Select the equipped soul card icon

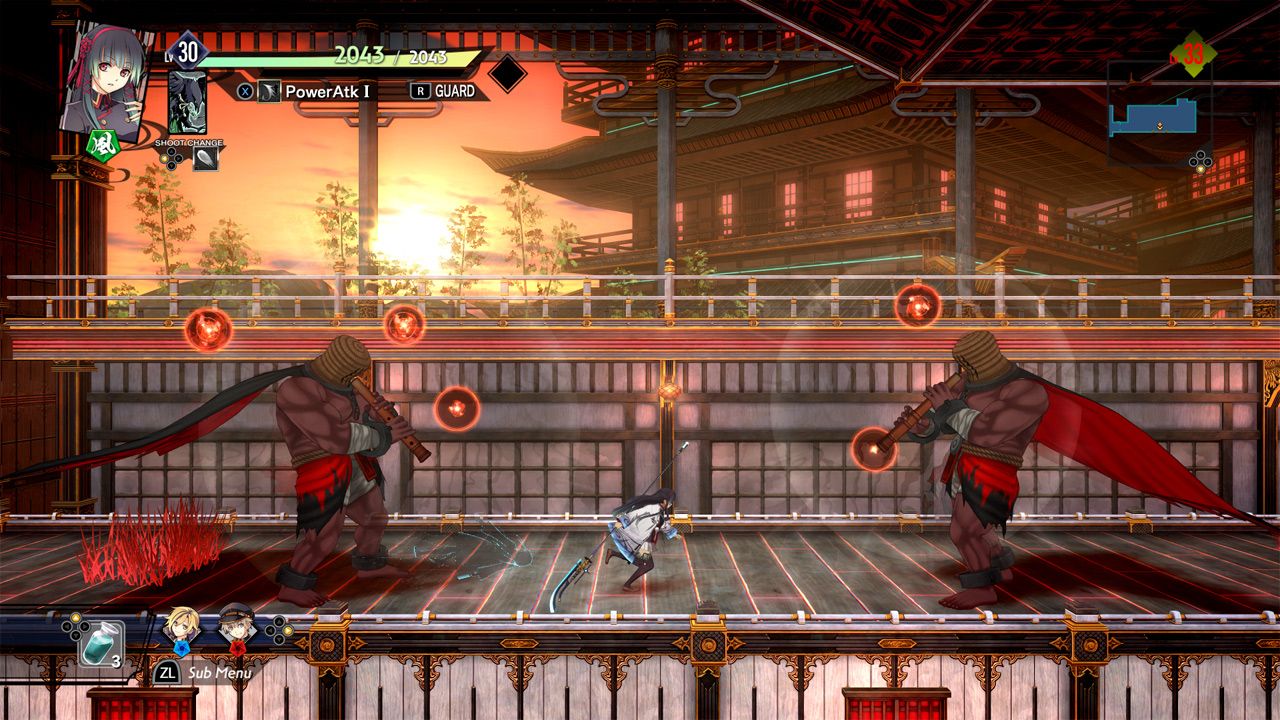[x=188, y=100]
